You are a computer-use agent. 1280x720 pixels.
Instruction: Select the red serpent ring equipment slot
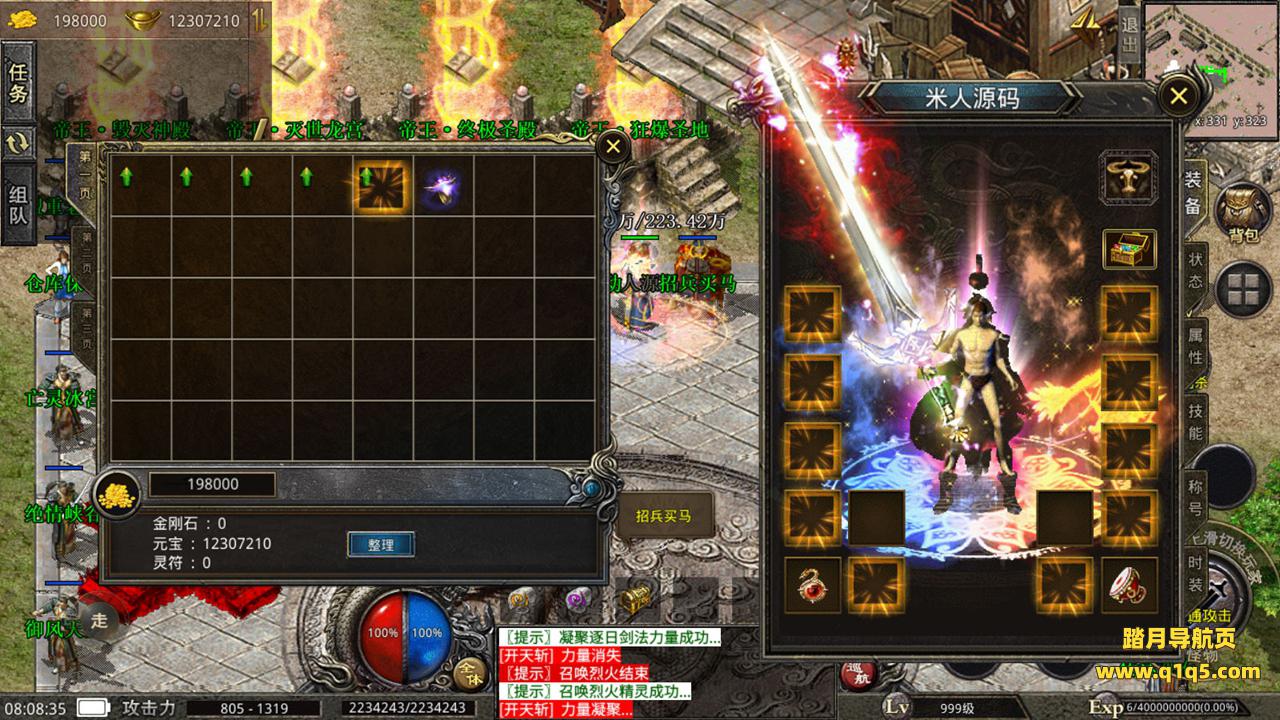pyautogui.click(x=812, y=586)
